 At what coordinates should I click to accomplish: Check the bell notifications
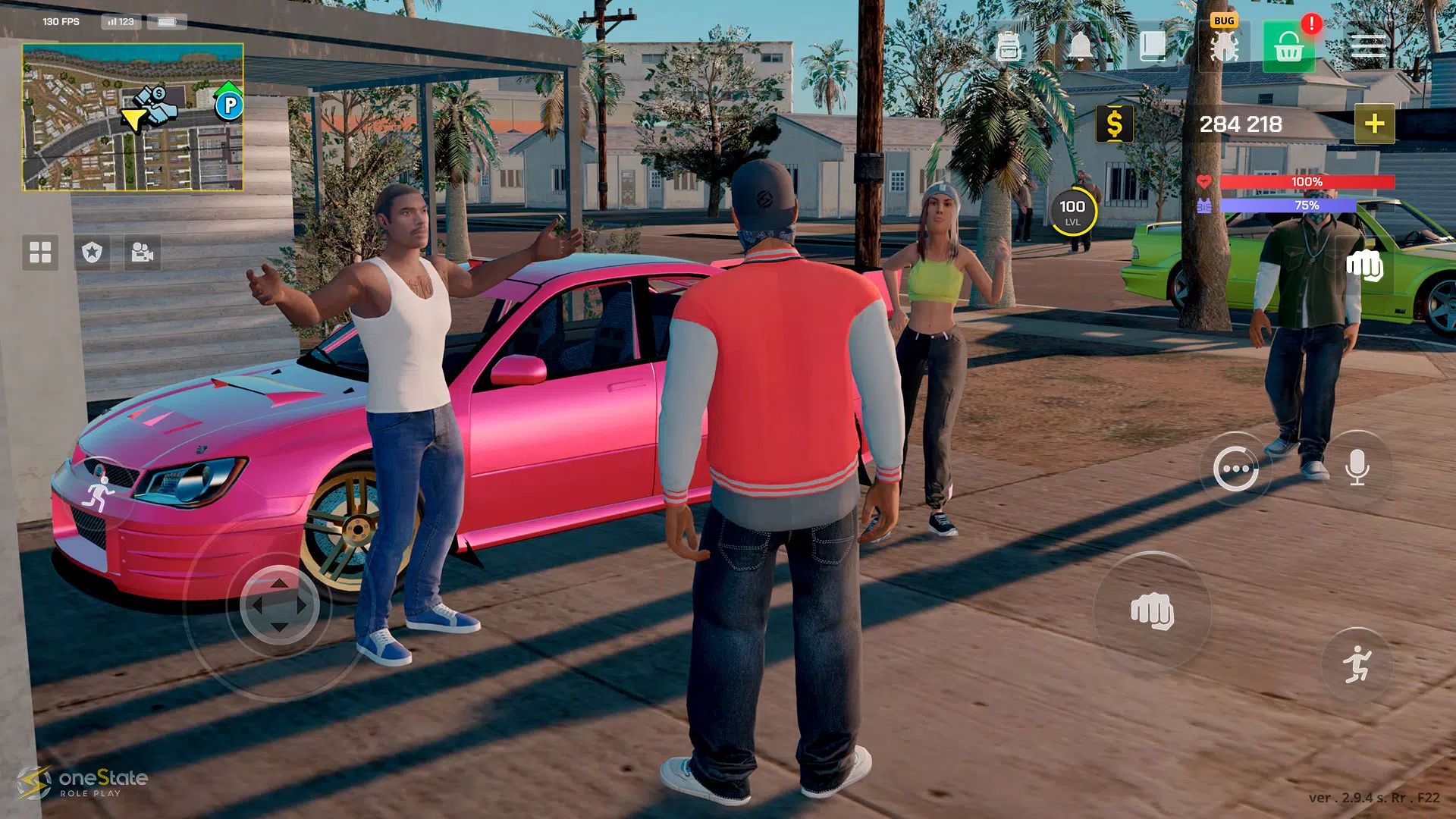click(1079, 47)
